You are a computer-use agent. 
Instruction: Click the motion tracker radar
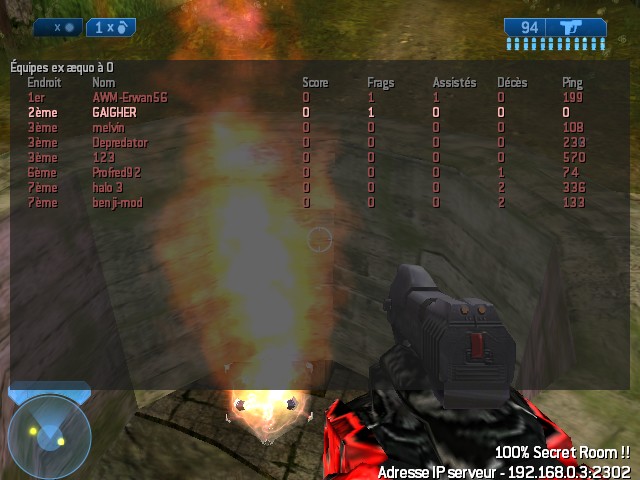click(49, 436)
